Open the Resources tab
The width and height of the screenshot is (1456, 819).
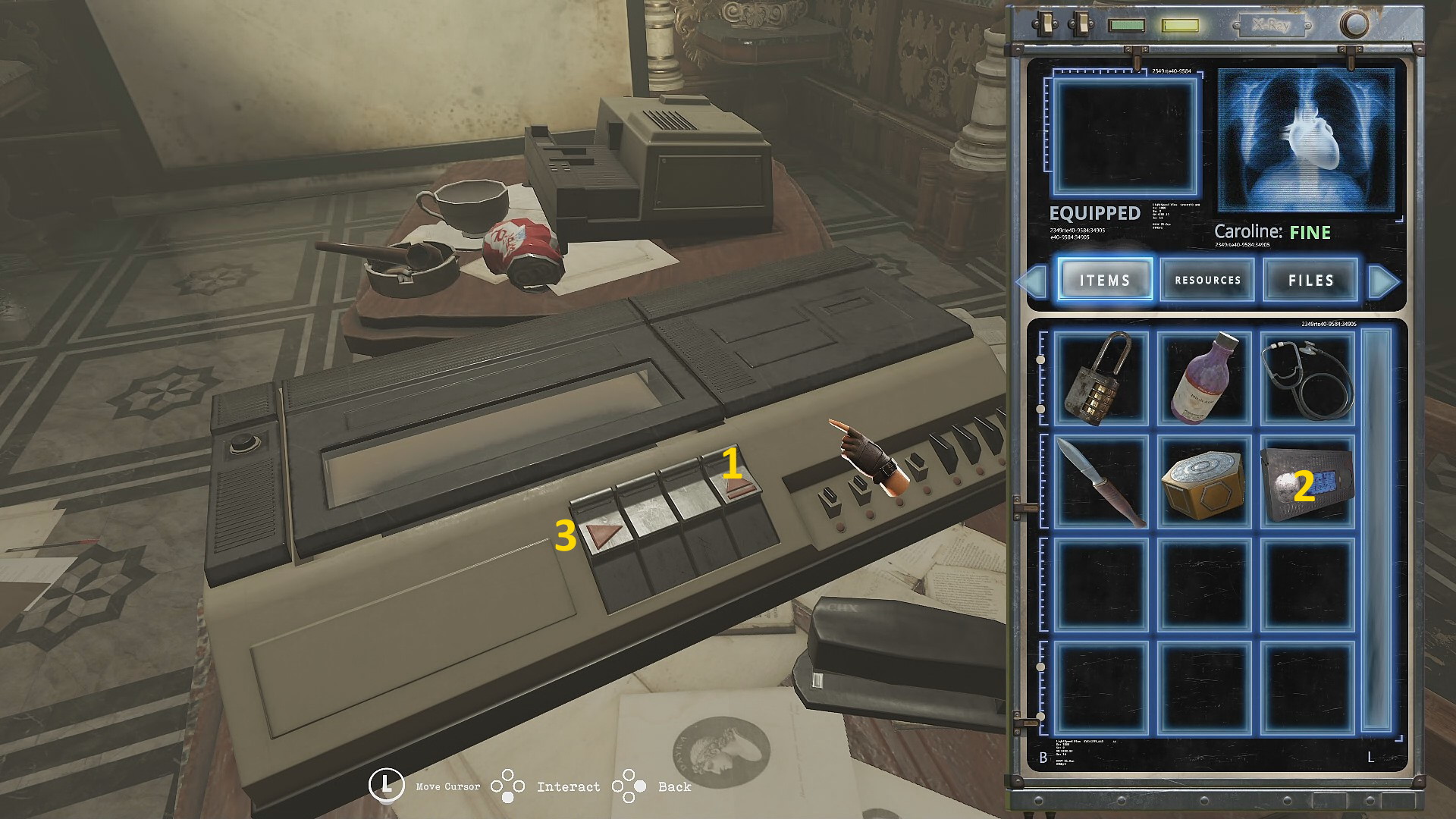pos(1207,280)
